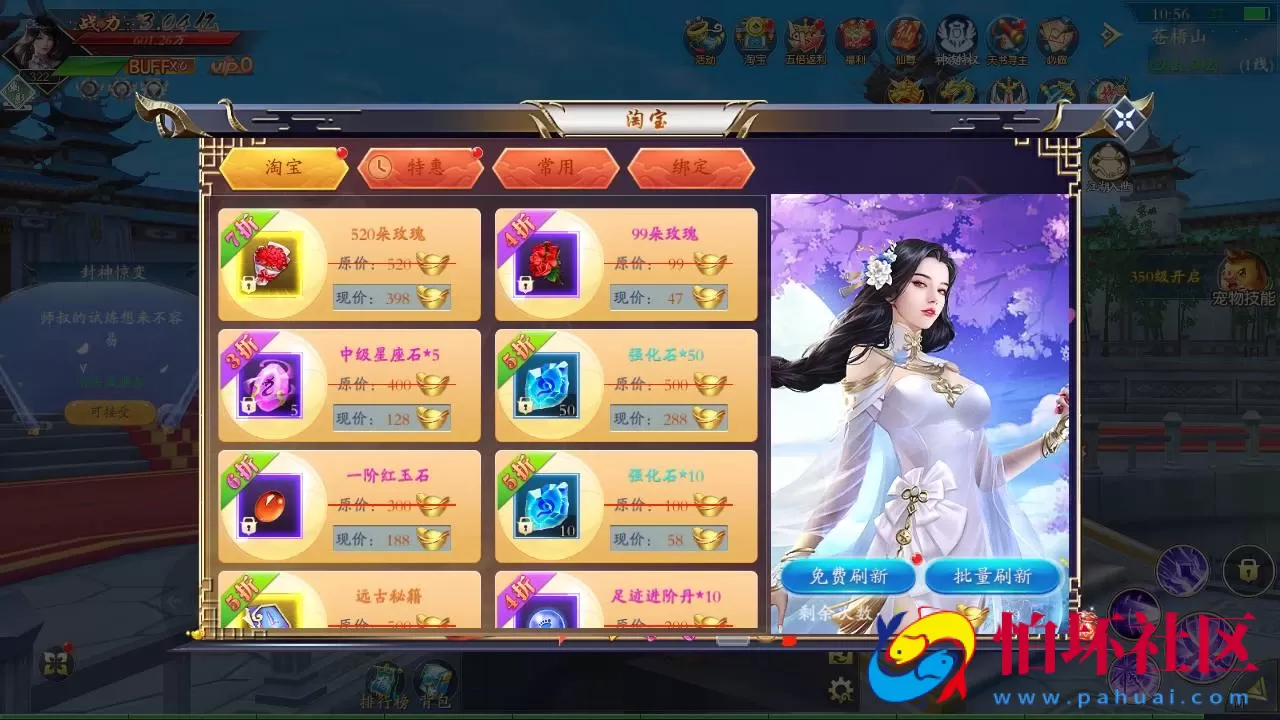Open the 背包 backpack icon
Viewport: 1280px width, 720px height.
[x=432, y=680]
